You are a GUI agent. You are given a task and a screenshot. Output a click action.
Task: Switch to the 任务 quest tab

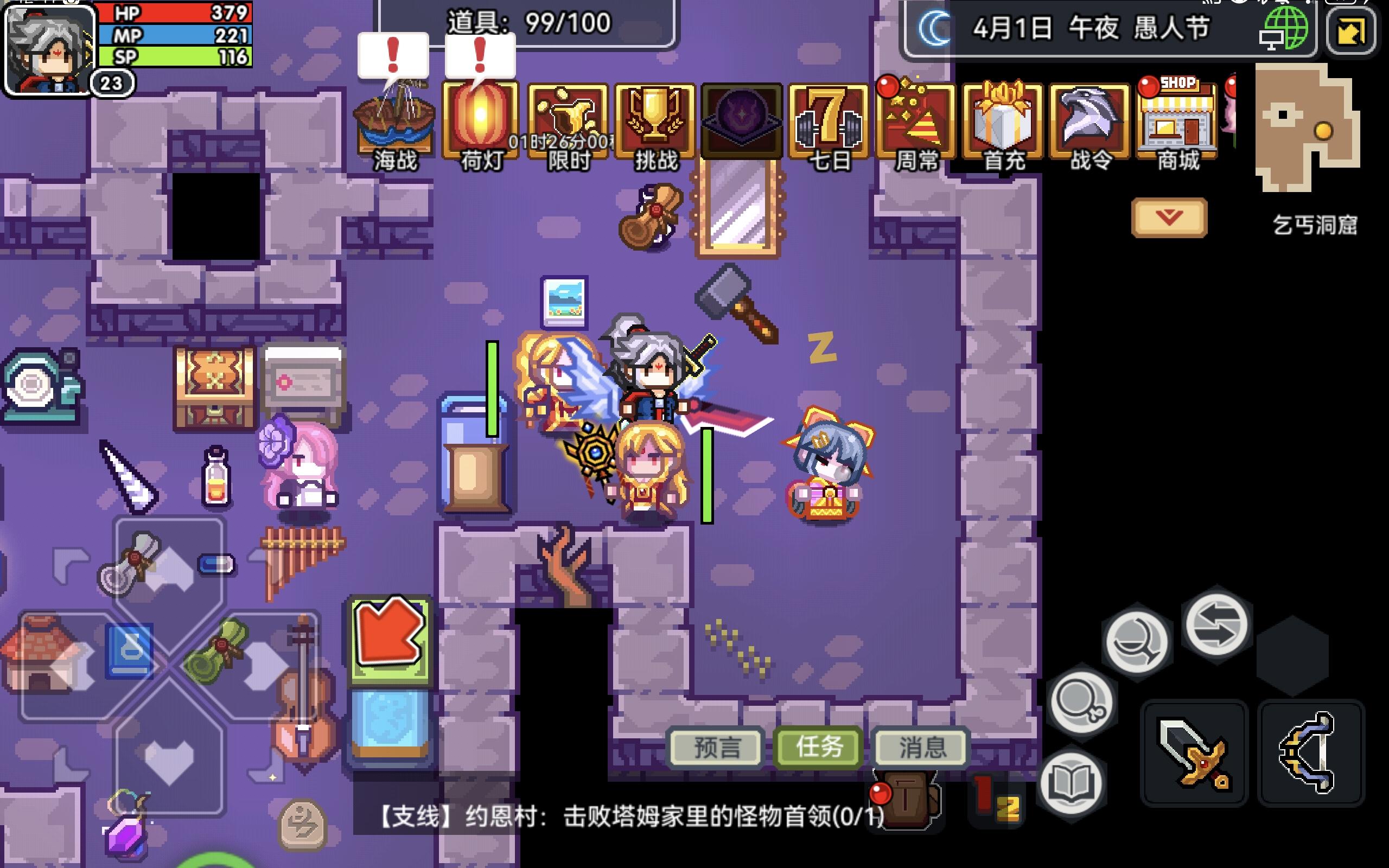point(817,746)
